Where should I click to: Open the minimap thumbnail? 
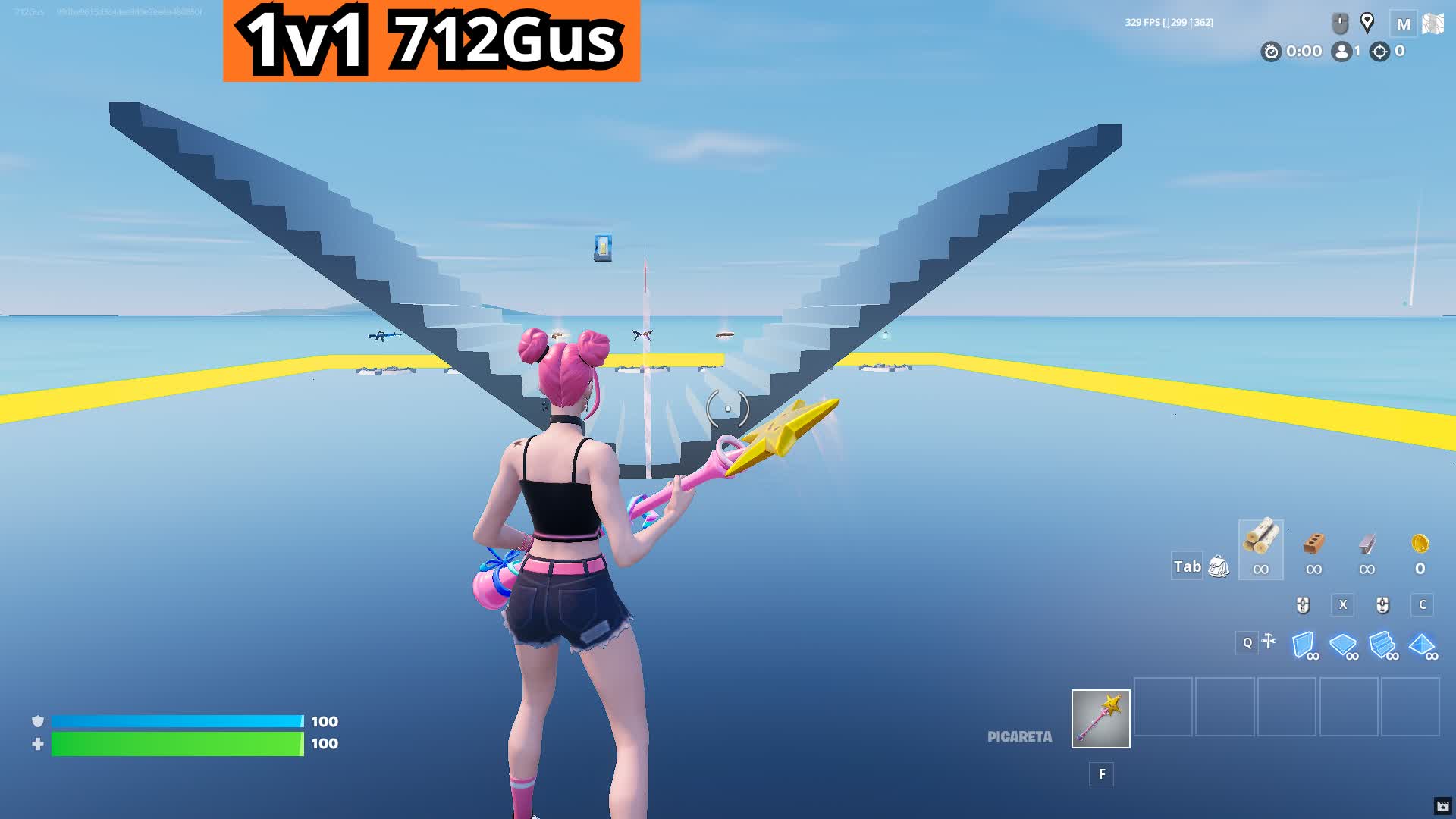pyautogui.click(x=1434, y=23)
